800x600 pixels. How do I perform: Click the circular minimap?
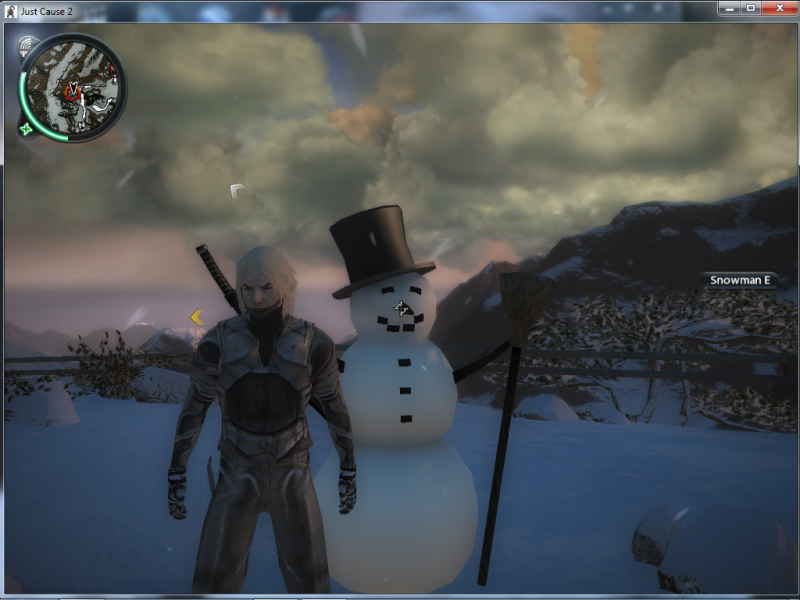tap(73, 87)
